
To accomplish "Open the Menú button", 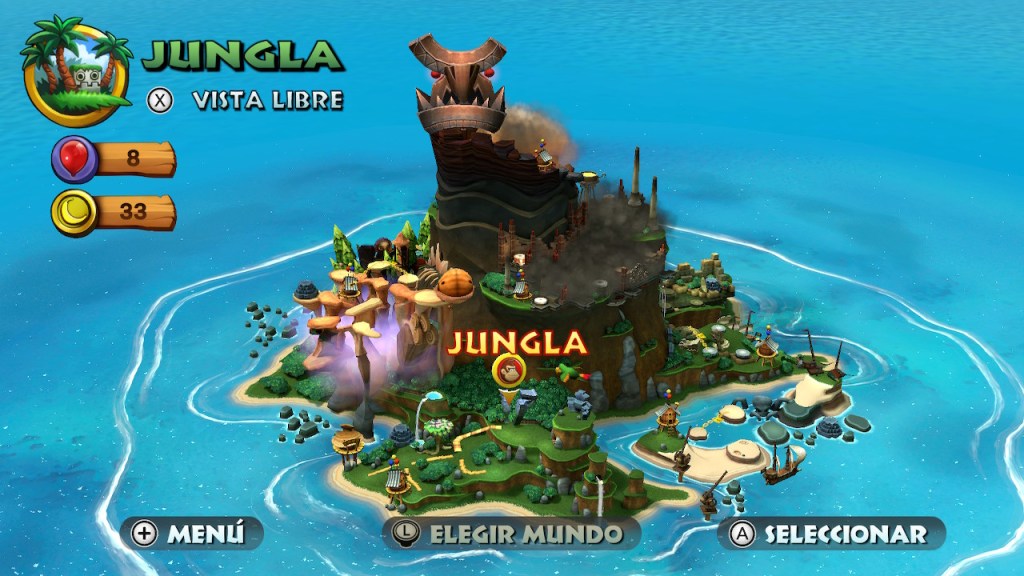I will pyautogui.click(x=192, y=534).
